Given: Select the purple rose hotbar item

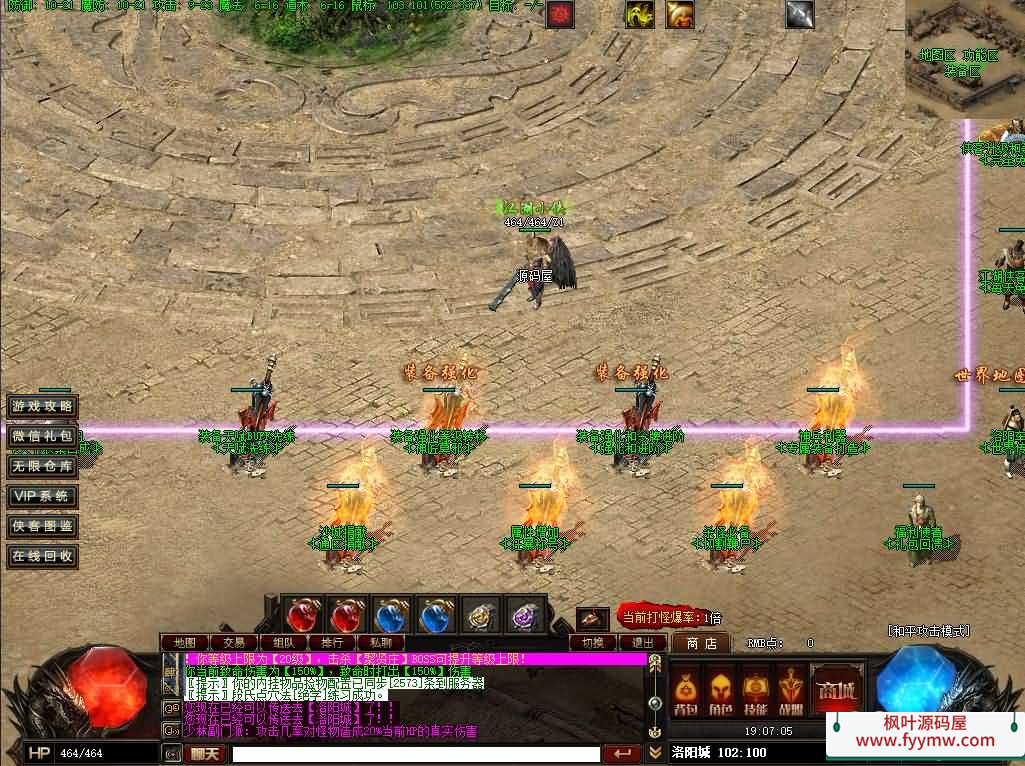Looking at the screenshot, I should 525,615.
